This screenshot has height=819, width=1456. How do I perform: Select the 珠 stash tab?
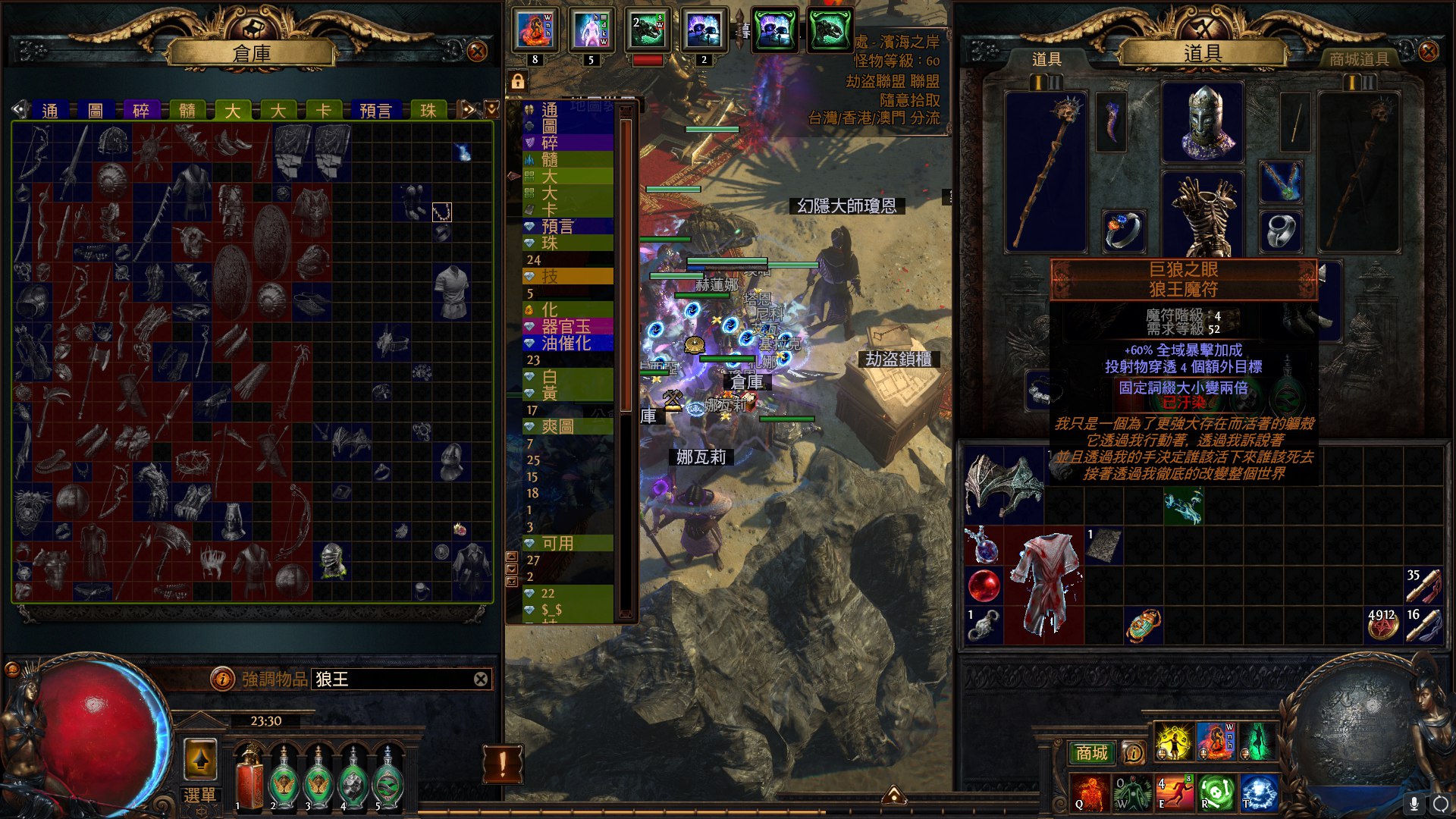428,111
